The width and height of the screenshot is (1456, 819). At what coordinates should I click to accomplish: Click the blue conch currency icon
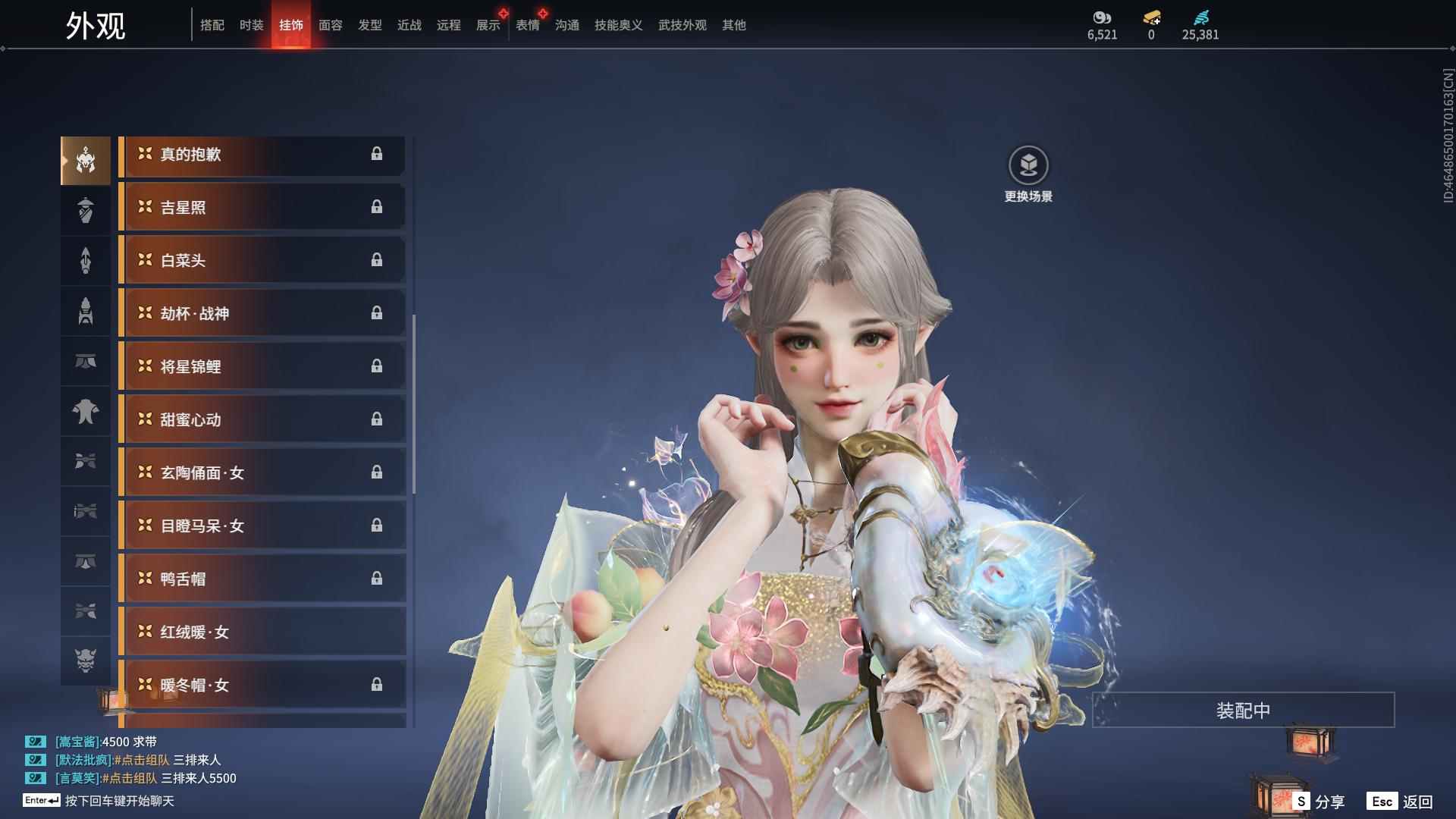[x=1200, y=19]
